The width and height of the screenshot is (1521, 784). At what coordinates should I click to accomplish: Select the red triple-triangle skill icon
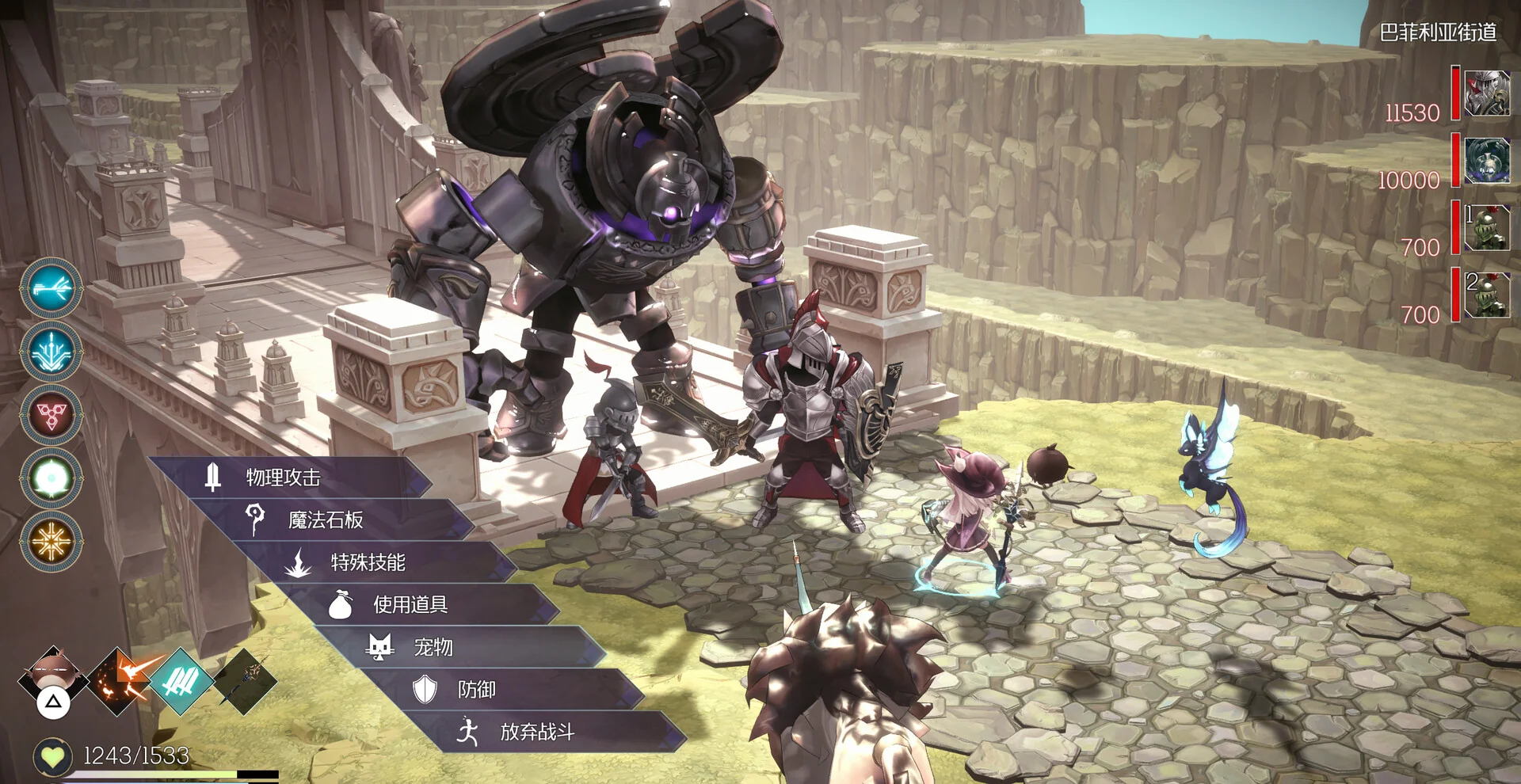(x=51, y=415)
